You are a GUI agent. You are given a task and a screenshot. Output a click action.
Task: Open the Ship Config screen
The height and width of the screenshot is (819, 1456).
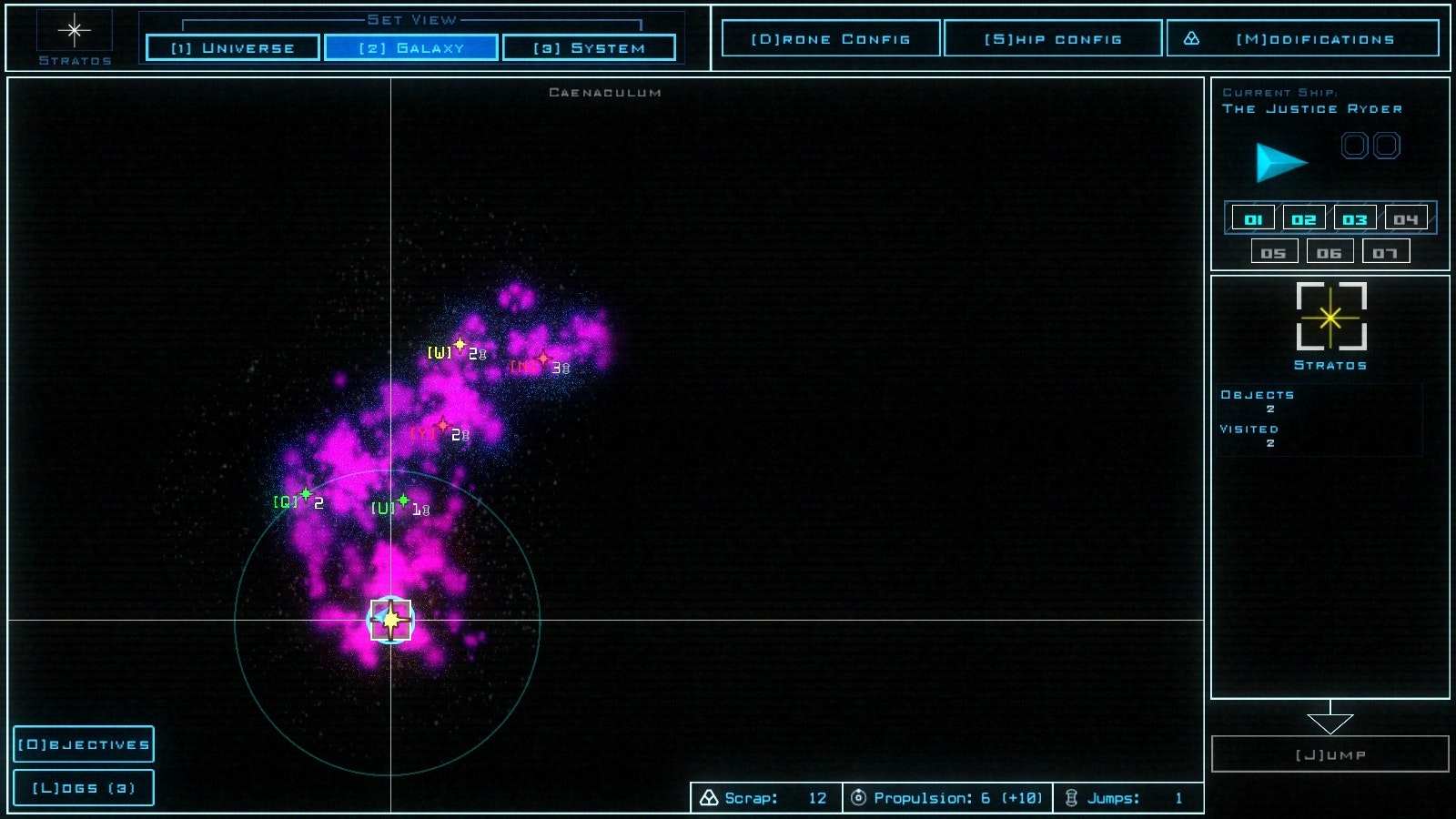[x=1053, y=39]
